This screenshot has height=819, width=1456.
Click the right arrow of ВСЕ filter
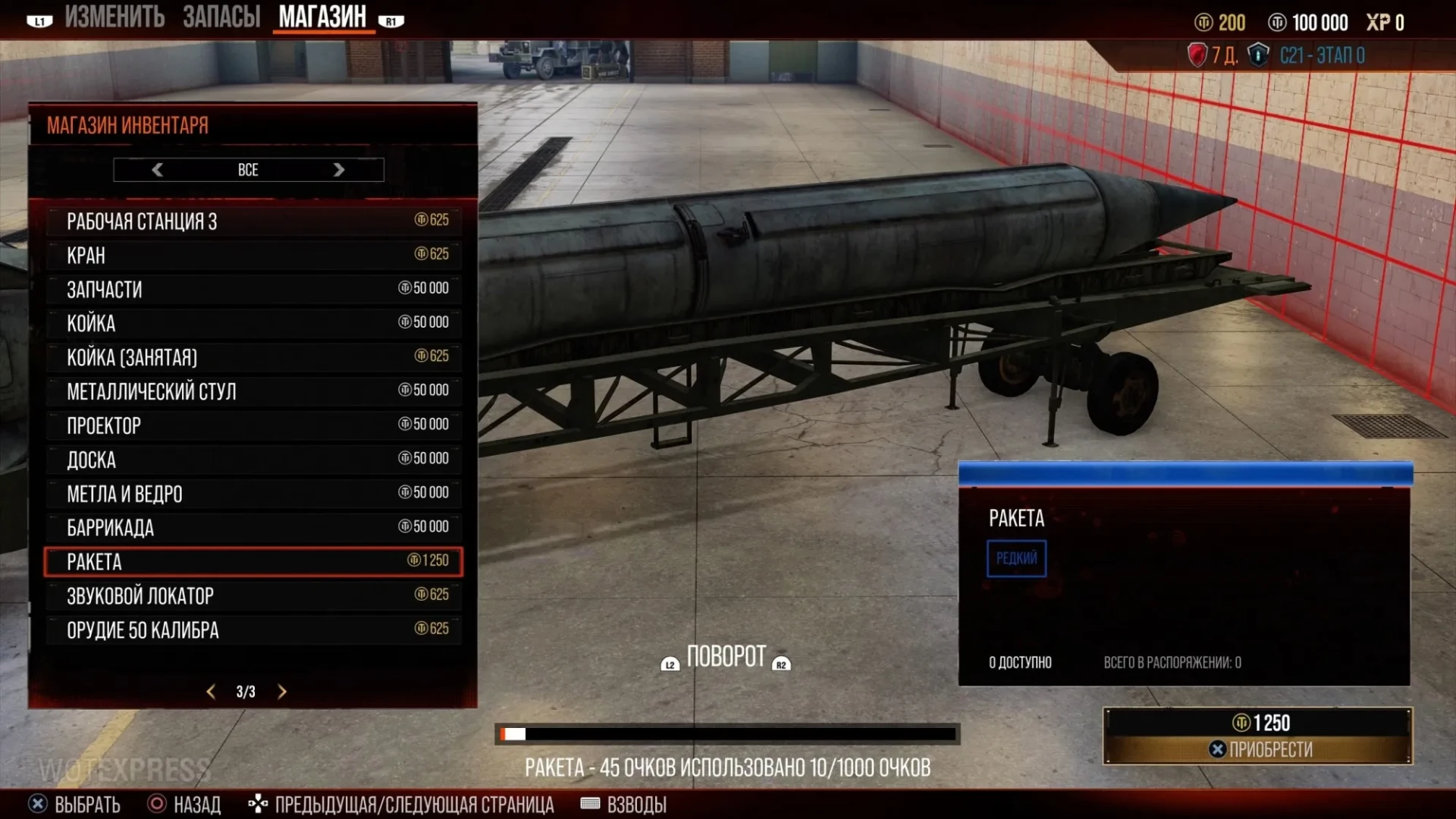click(x=339, y=170)
